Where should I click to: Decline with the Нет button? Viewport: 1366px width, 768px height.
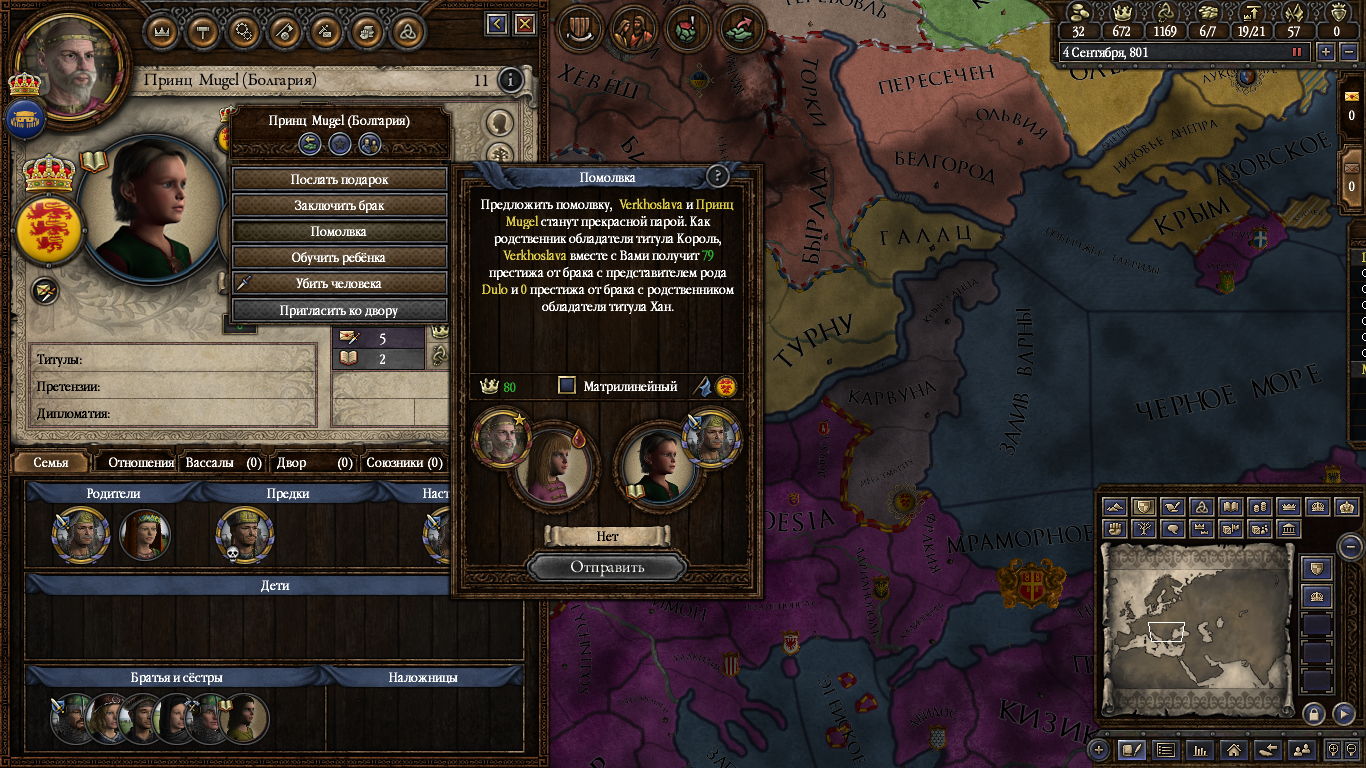point(607,536)
